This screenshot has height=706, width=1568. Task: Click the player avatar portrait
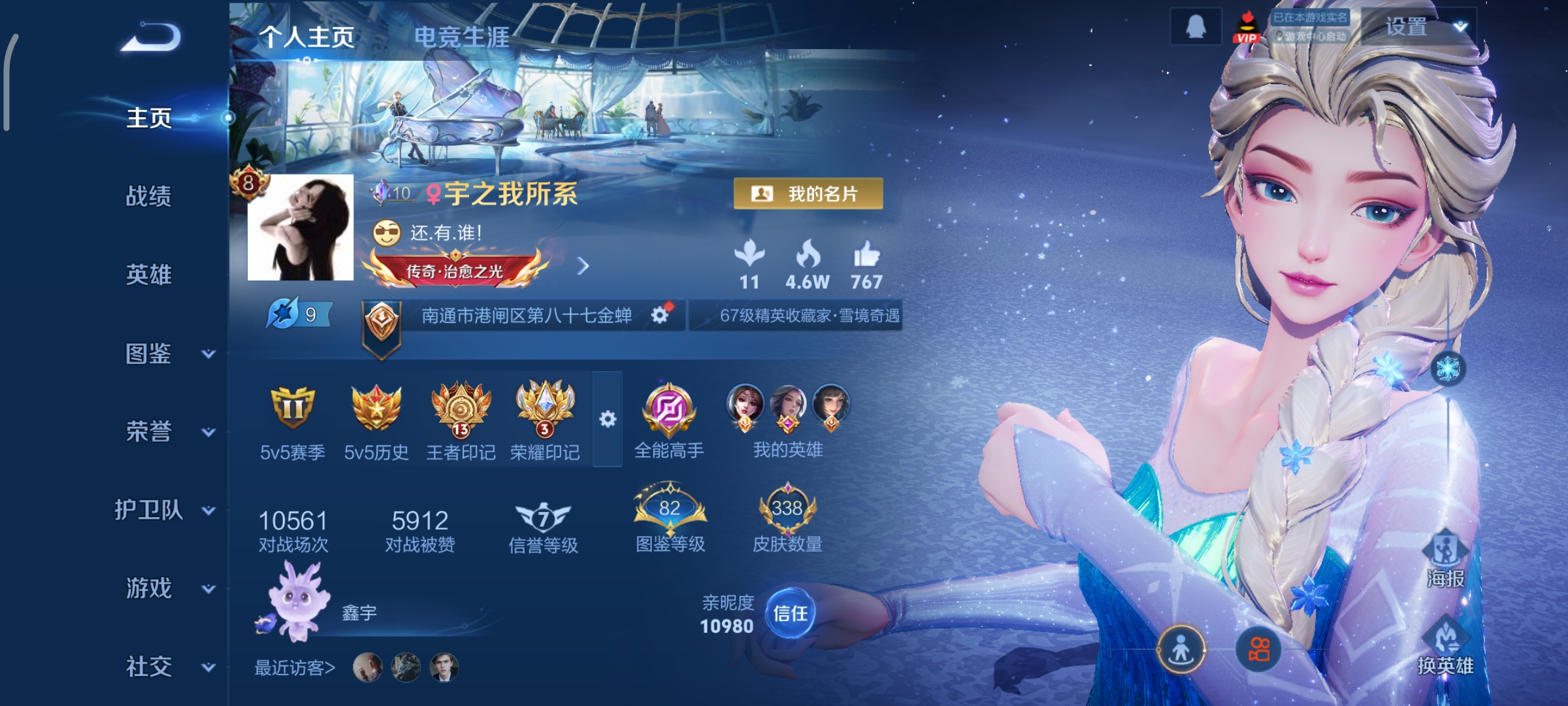[301, 227]
